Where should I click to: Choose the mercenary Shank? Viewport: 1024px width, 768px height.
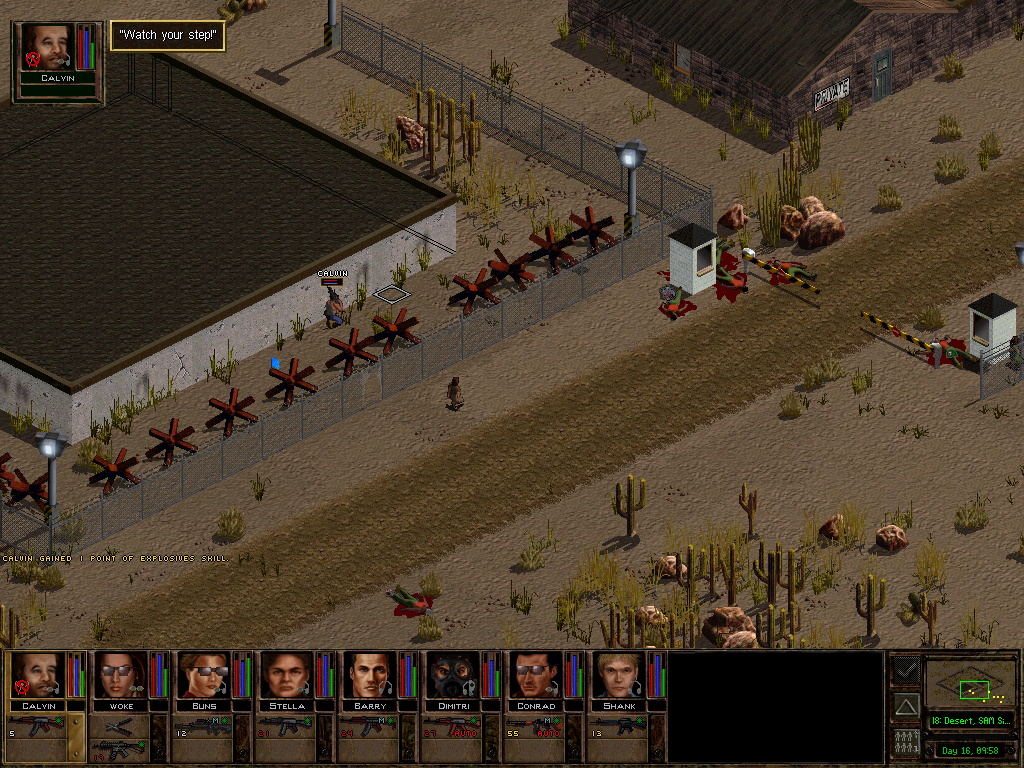click(x=619, y=675)
